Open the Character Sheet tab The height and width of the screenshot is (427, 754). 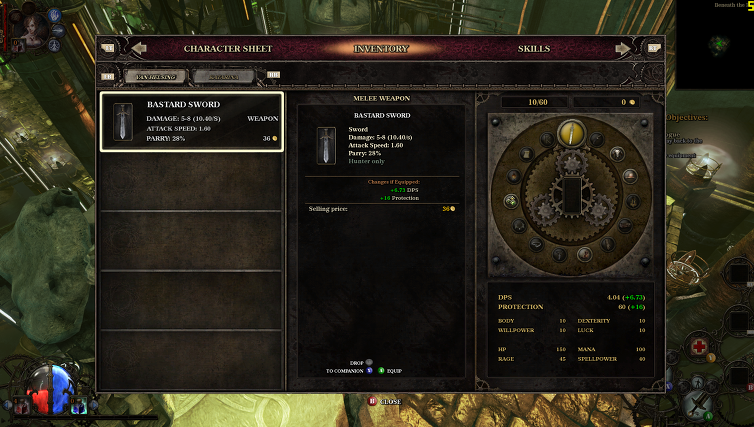pos(227,48)
